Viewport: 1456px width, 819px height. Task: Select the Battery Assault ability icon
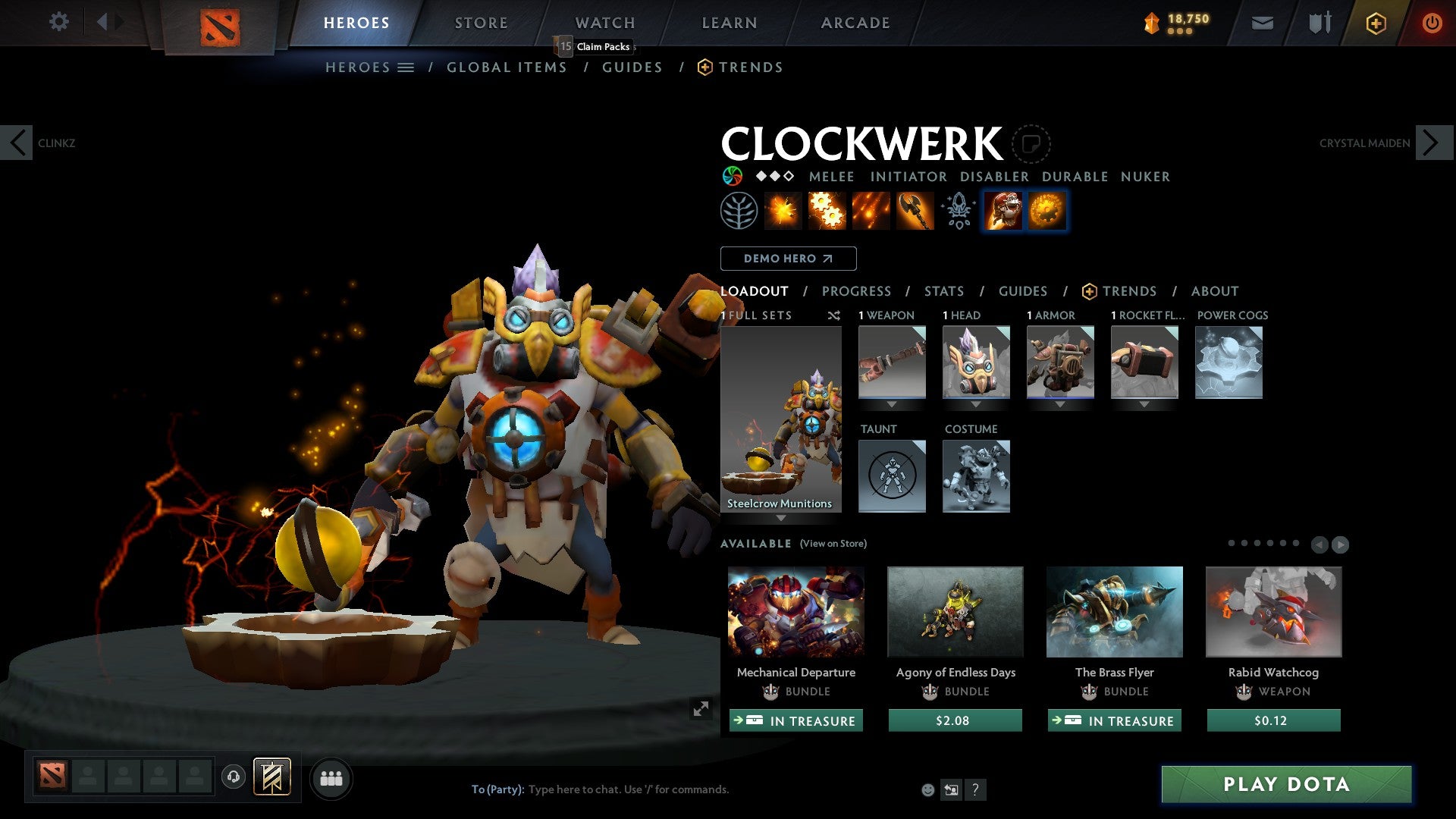783,210
